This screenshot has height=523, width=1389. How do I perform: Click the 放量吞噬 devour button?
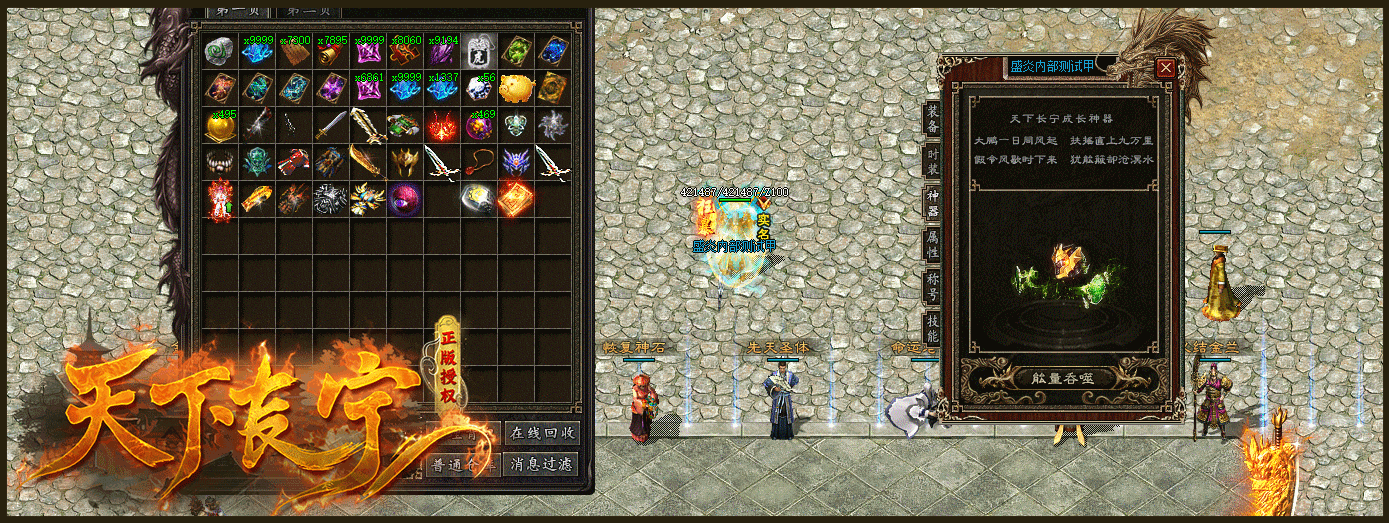(x=1064, y=378)
